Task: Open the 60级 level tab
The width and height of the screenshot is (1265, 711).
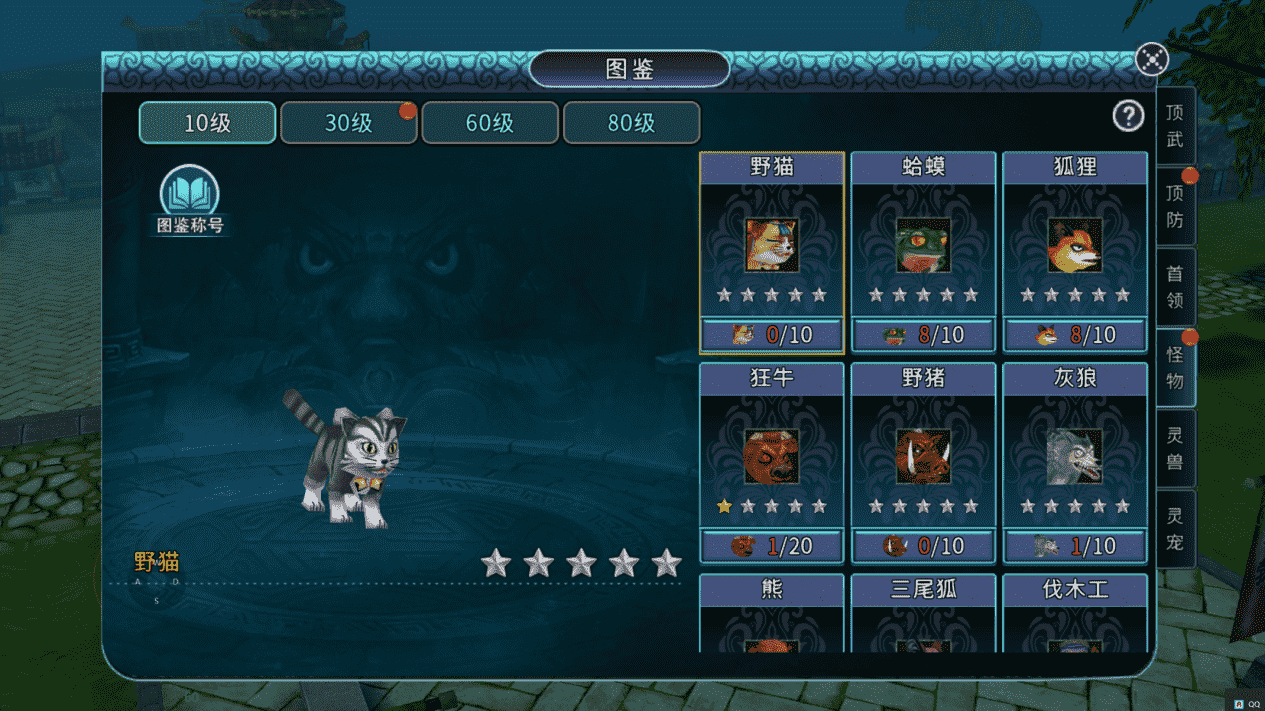Action: tap(490, 123)
